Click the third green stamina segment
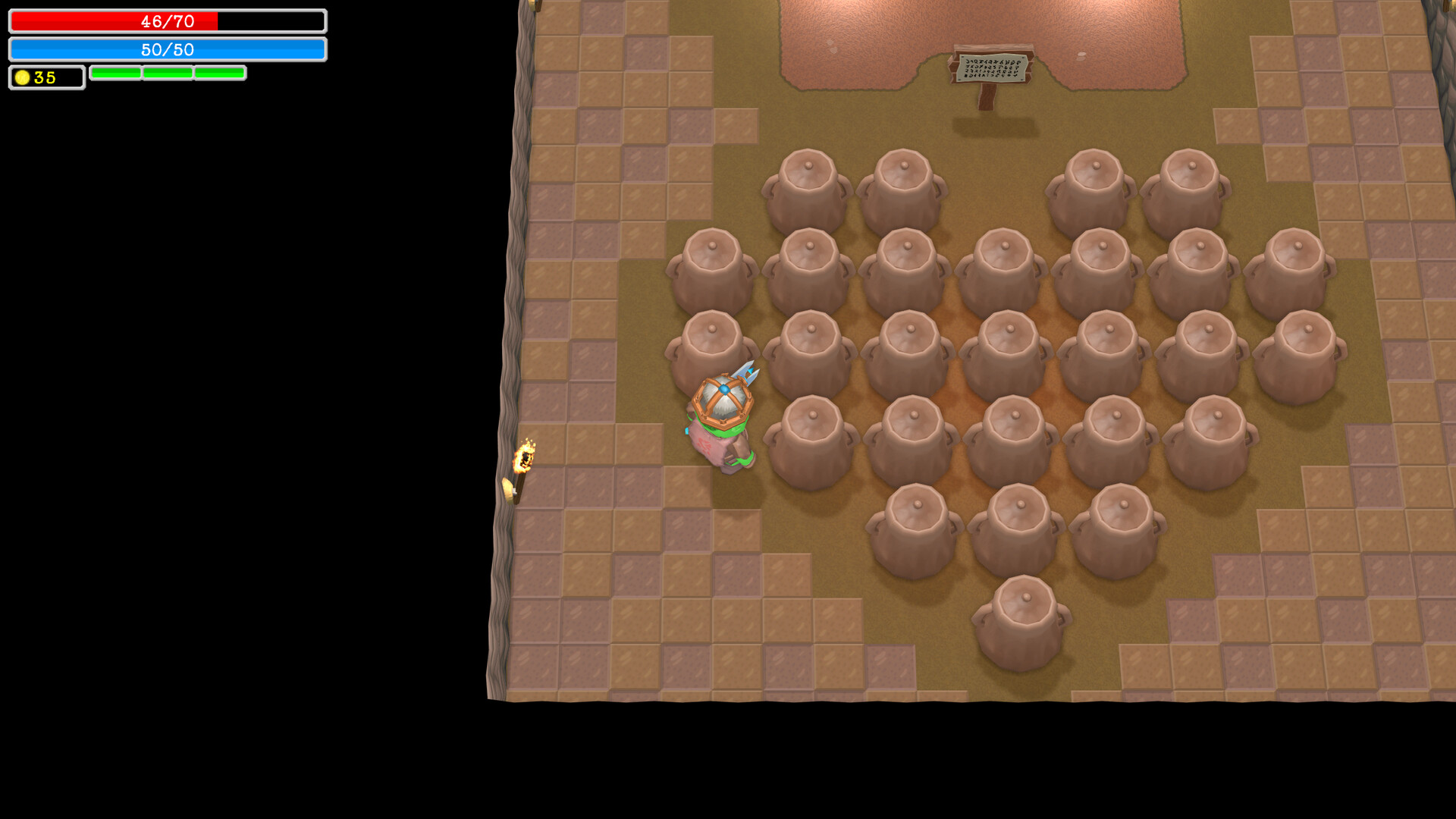Screen dimensions: 1456x819 tap(219, 74)
